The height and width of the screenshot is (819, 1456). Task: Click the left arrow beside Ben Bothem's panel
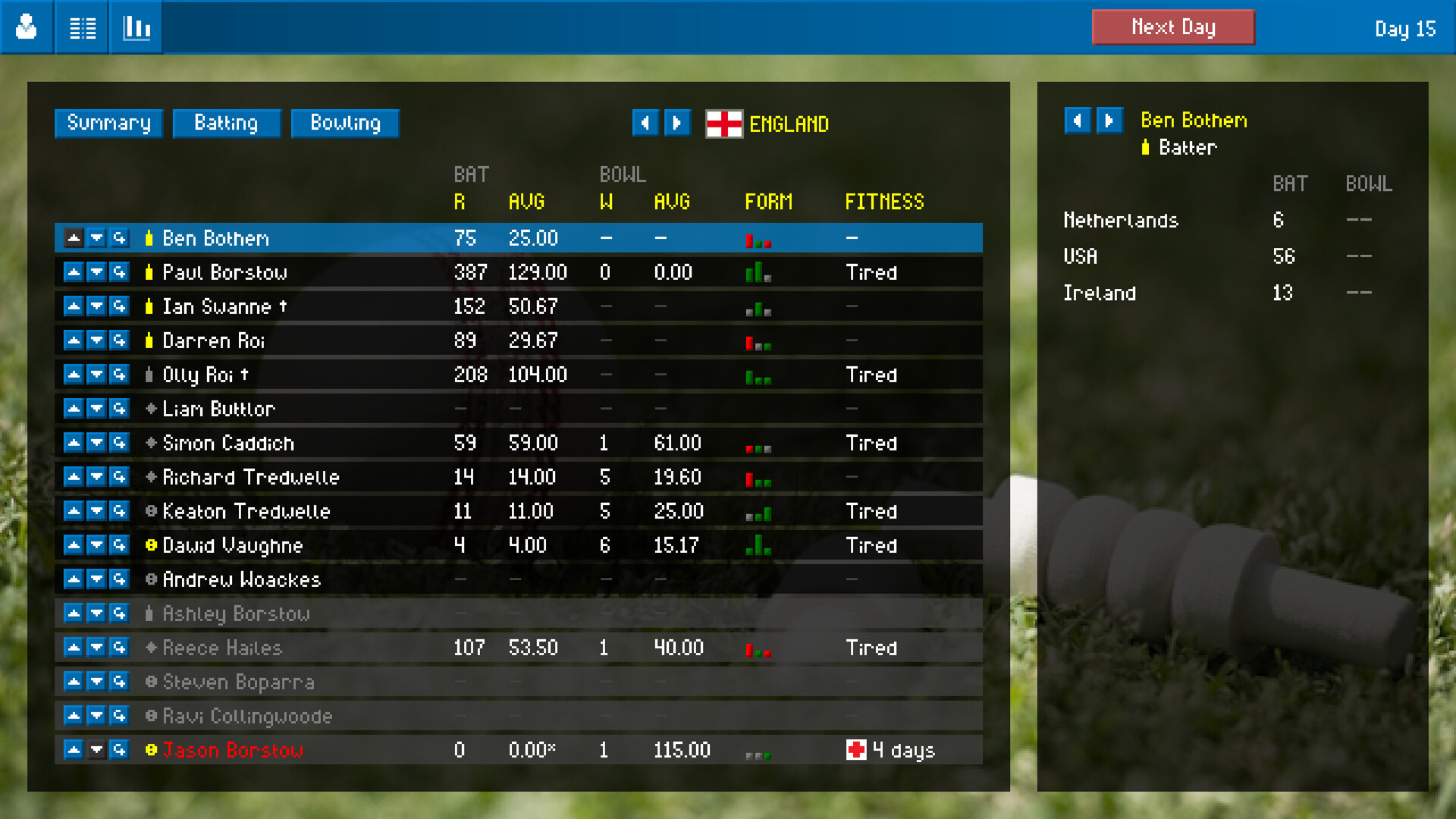[x=1078, y=121]
